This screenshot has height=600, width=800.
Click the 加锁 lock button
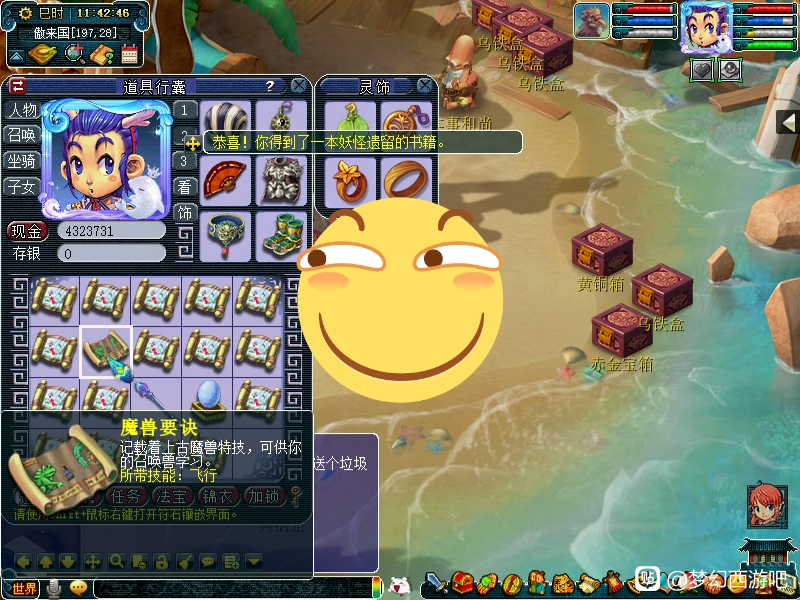(266, 496)
